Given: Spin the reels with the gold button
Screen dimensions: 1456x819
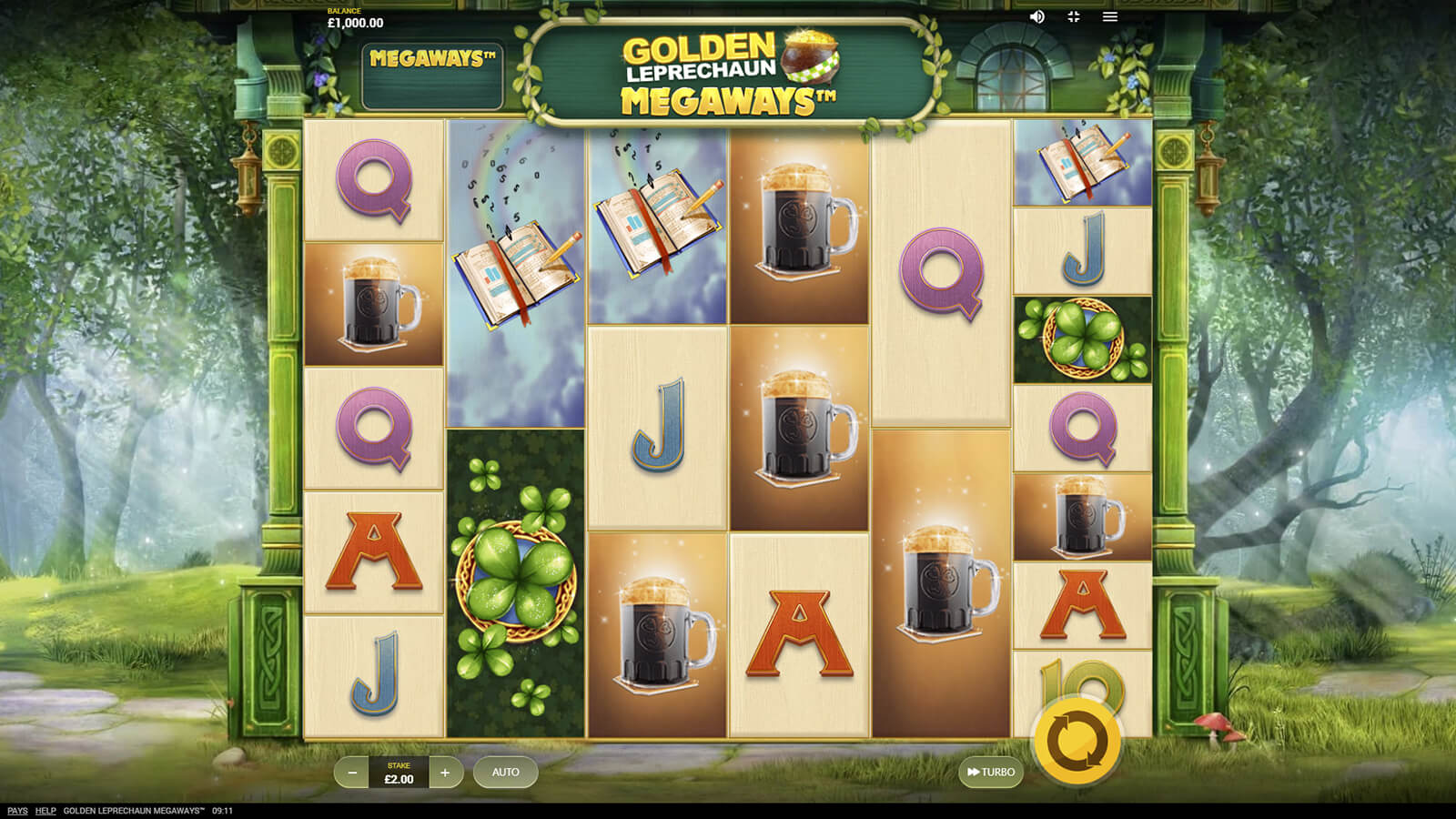Looking at the screenshot, I should [1077, 742].
